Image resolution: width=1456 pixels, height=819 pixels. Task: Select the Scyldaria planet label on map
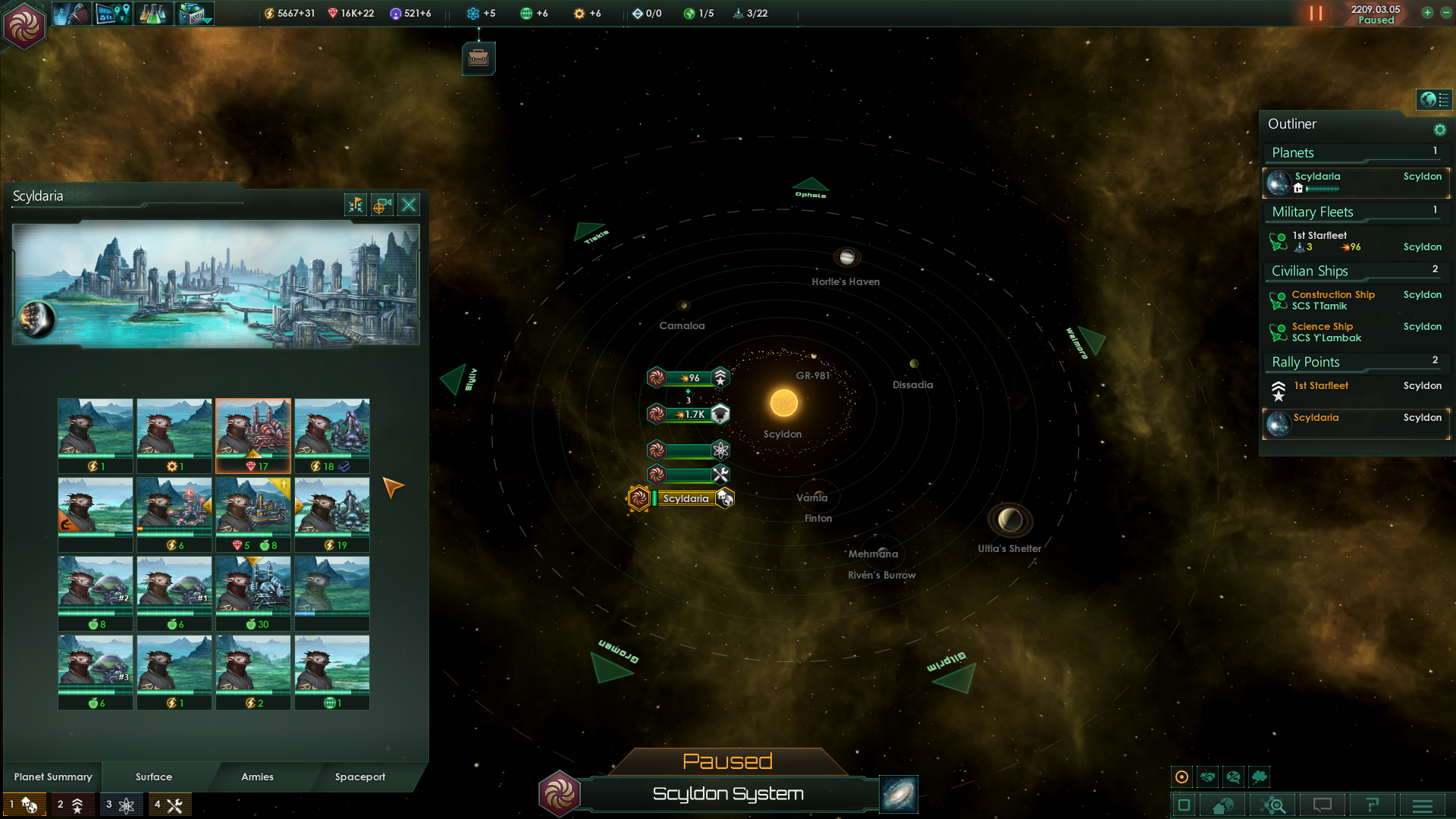[686, 498]
